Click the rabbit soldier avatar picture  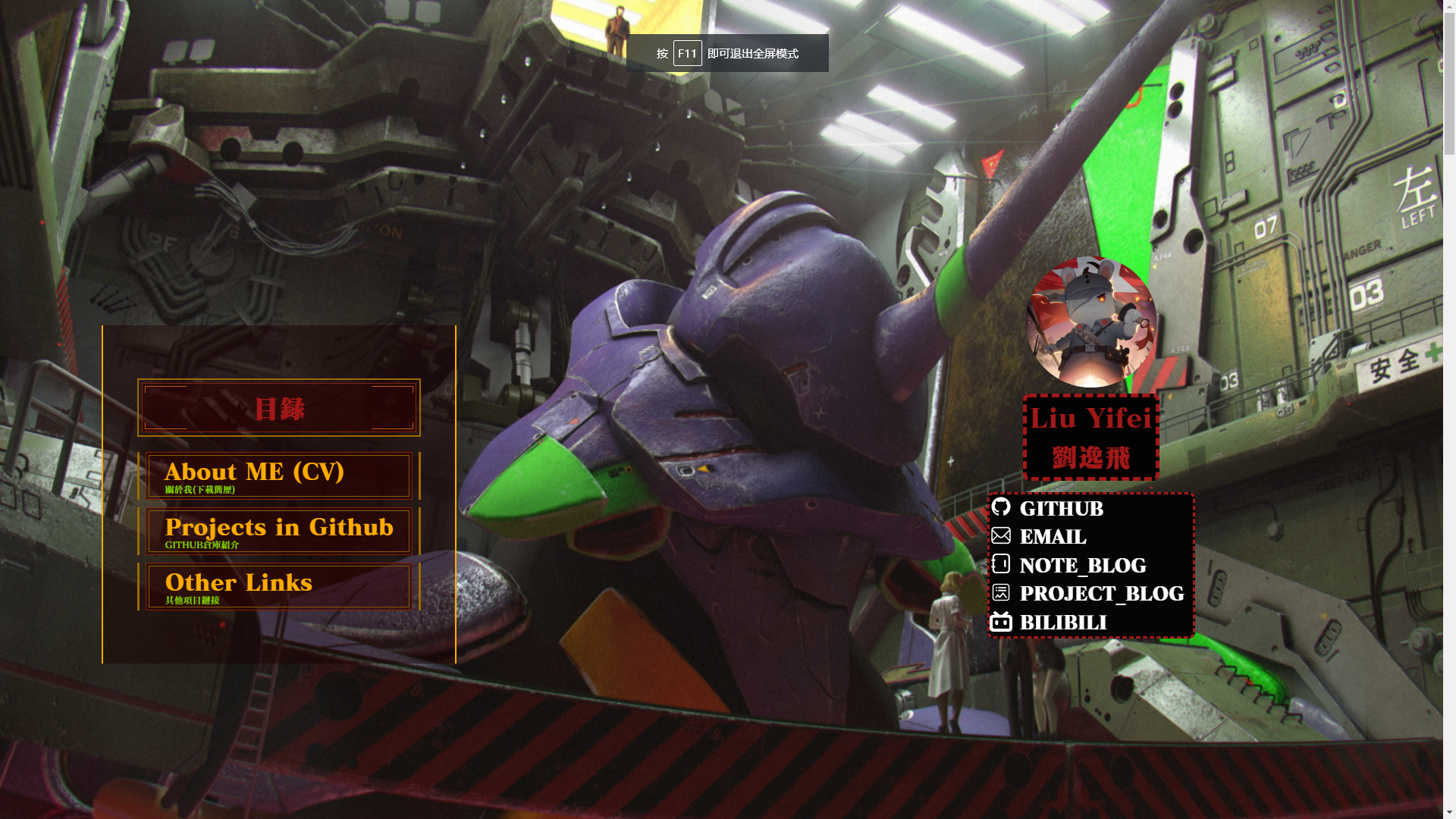(1090, 322)
